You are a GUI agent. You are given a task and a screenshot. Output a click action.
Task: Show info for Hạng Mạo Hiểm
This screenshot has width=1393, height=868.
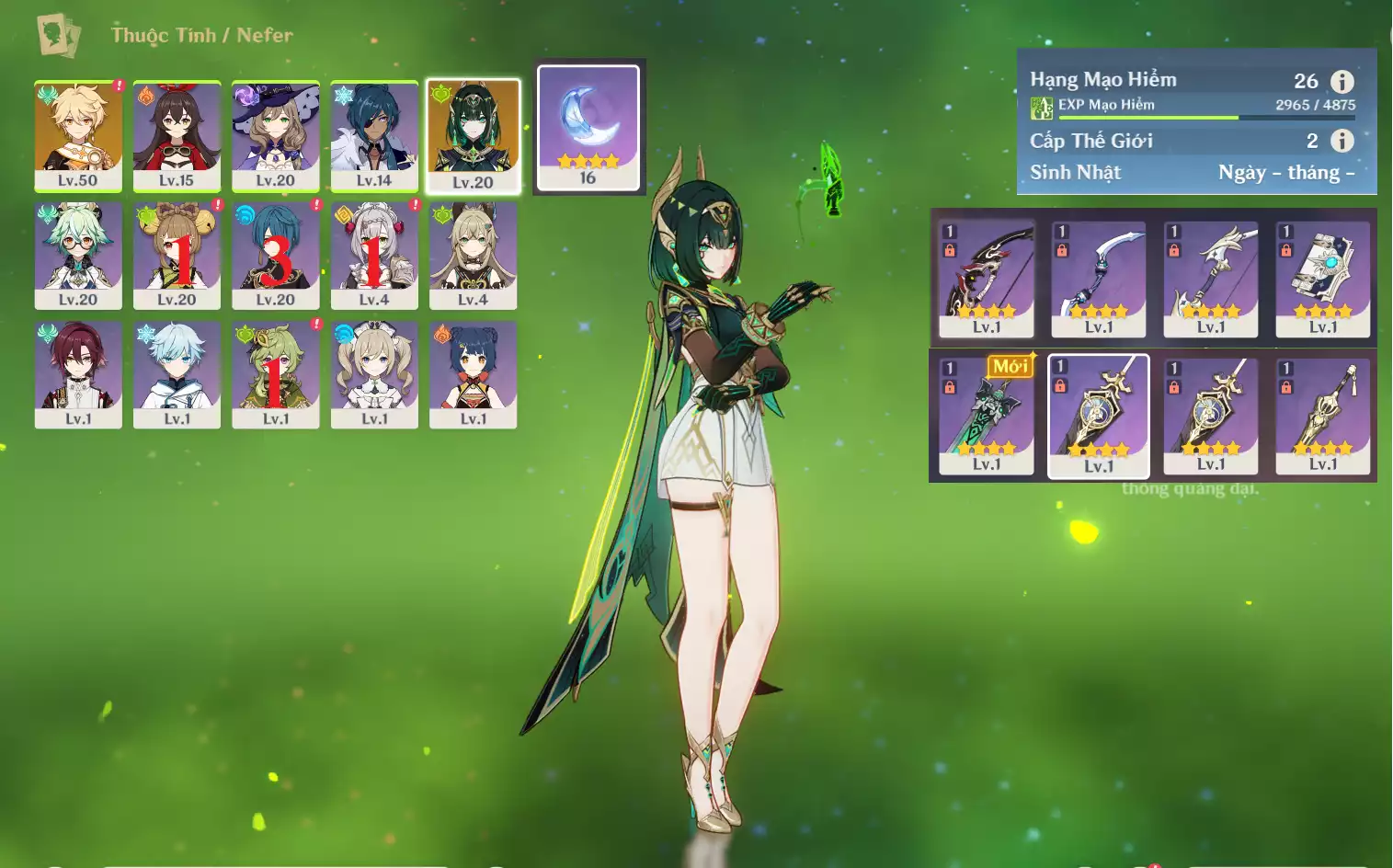click(1342, 82)
